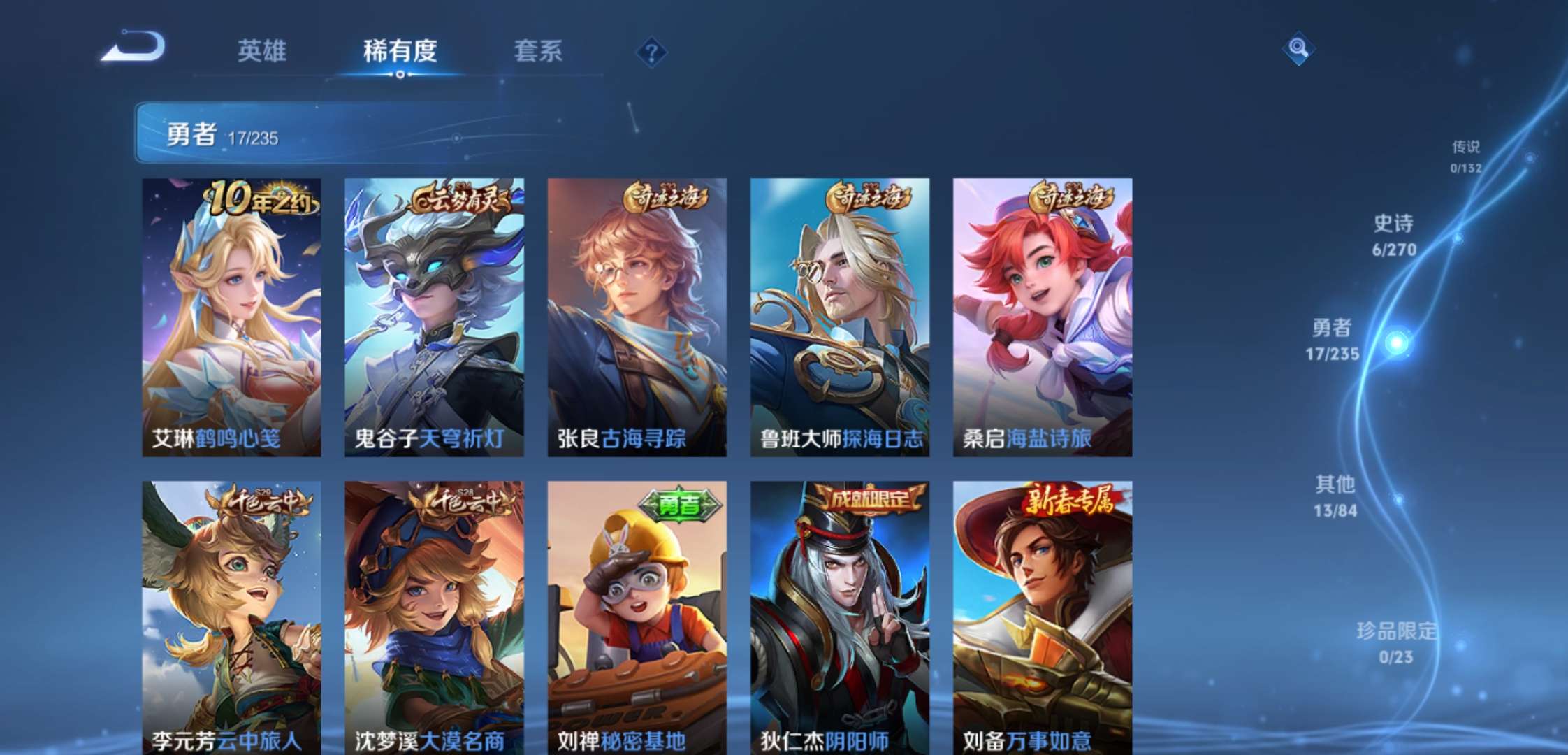
Task: Jump to the 传说 rarity section
Action: [x=1467, y=155]
